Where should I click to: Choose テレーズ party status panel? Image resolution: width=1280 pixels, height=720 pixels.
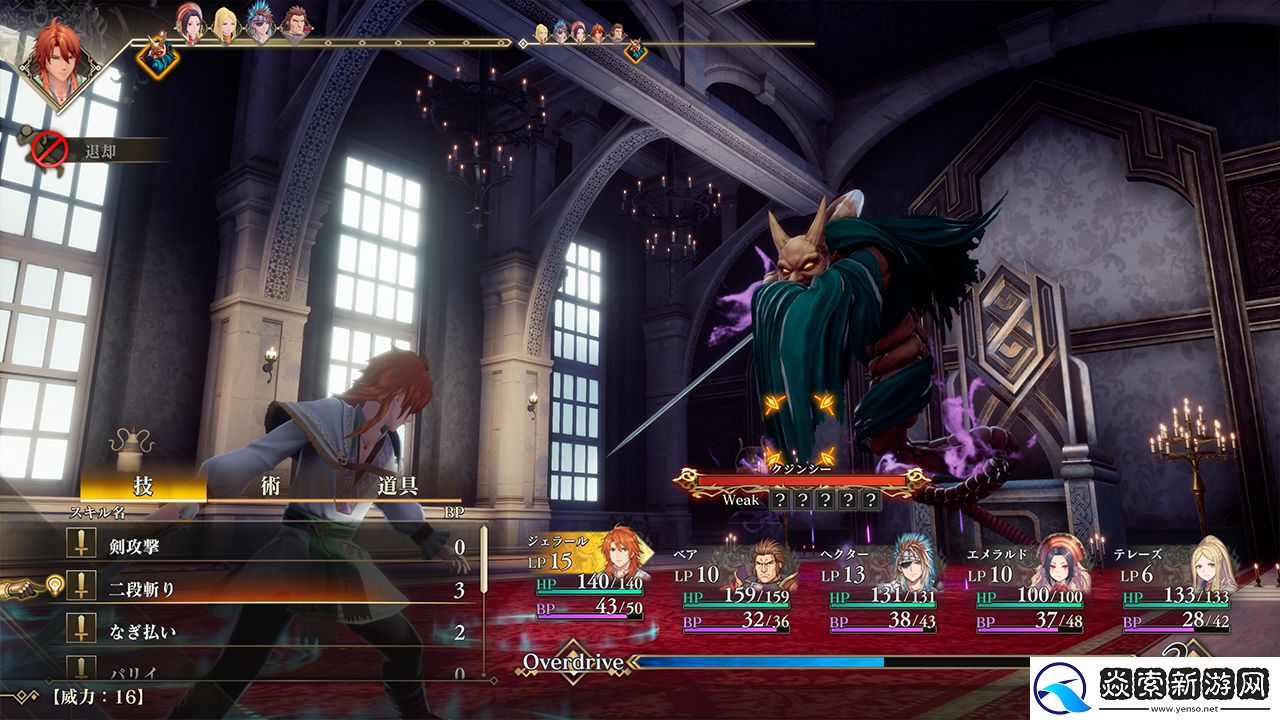1176,590
